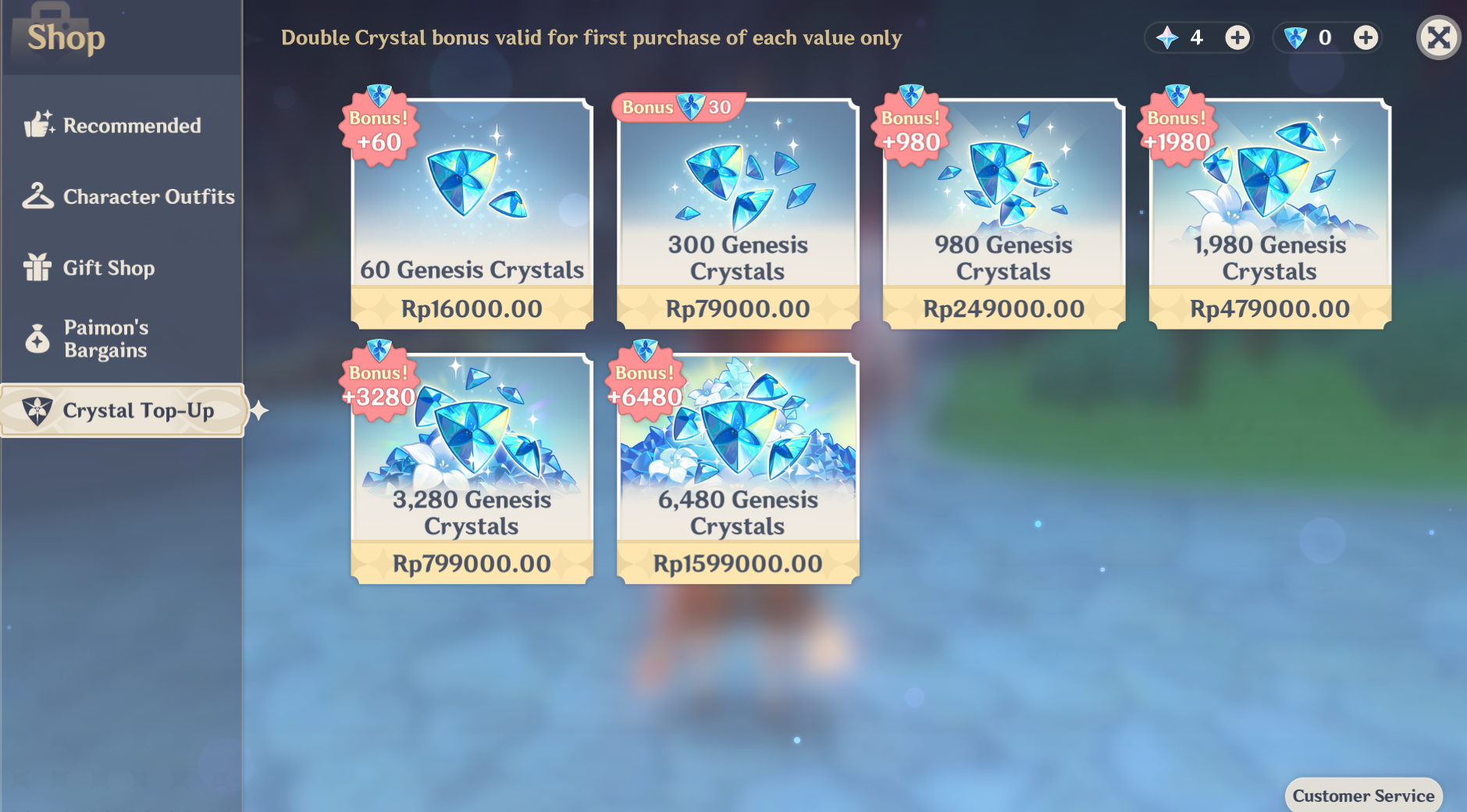Click the Bonus 30 ribbon badge
This screenshot has height=812, width=1467.
tap(676, 107)
